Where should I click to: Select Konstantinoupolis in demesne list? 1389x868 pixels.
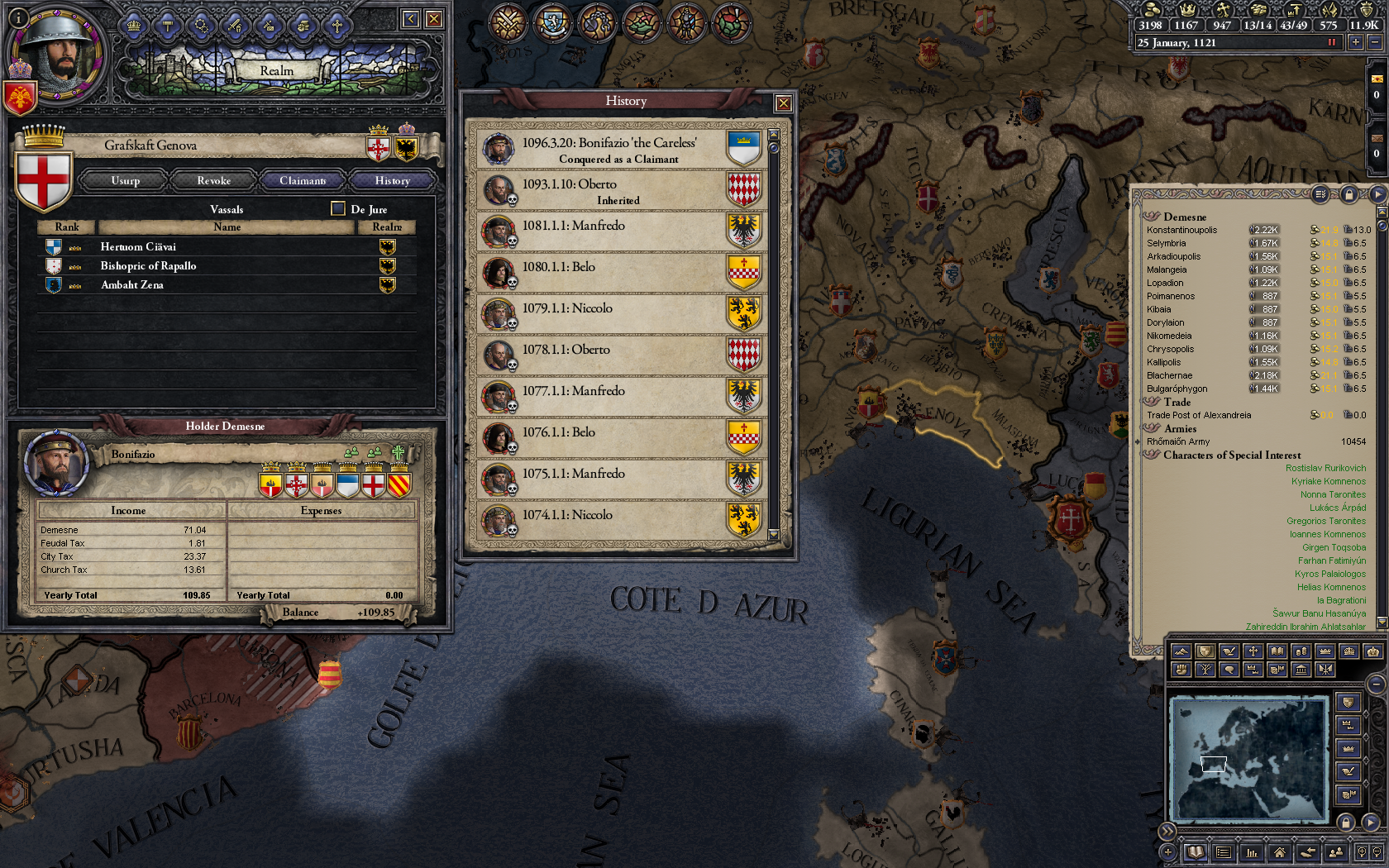click(1181, 230)
